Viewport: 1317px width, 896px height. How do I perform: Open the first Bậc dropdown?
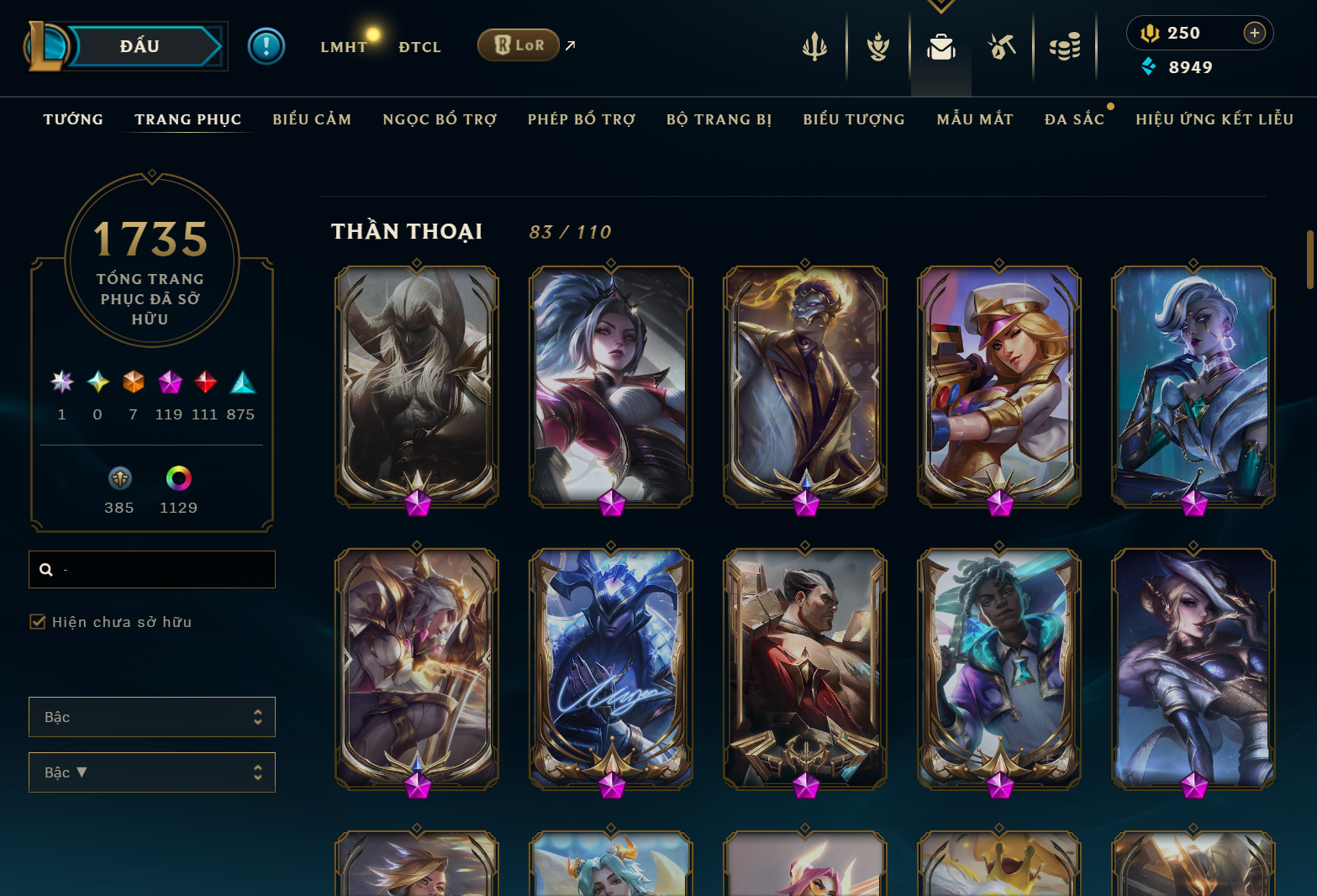(x=152, y=717)
